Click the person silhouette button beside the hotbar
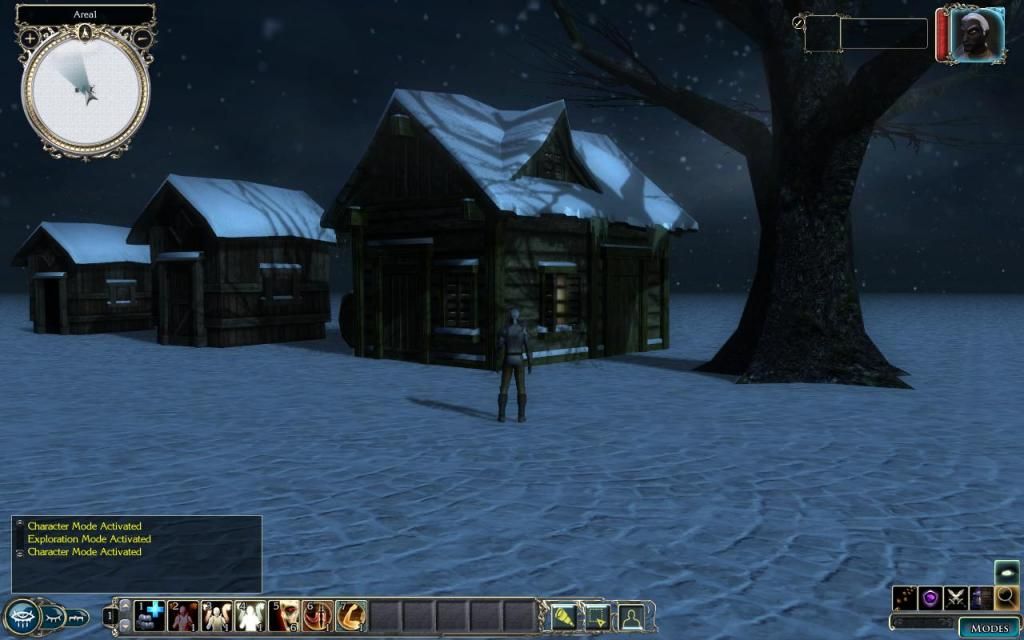 [x=630, y=616]
